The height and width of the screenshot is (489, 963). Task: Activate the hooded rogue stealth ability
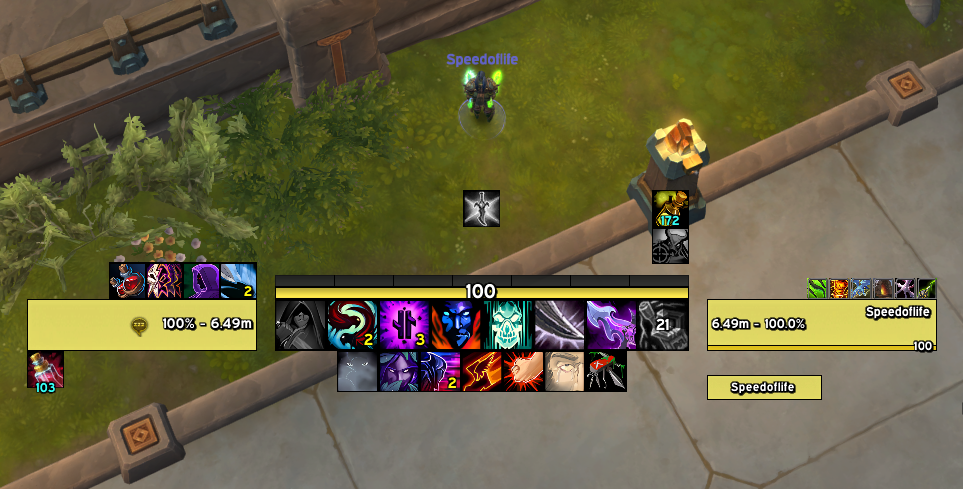click(x=301, y=325)
